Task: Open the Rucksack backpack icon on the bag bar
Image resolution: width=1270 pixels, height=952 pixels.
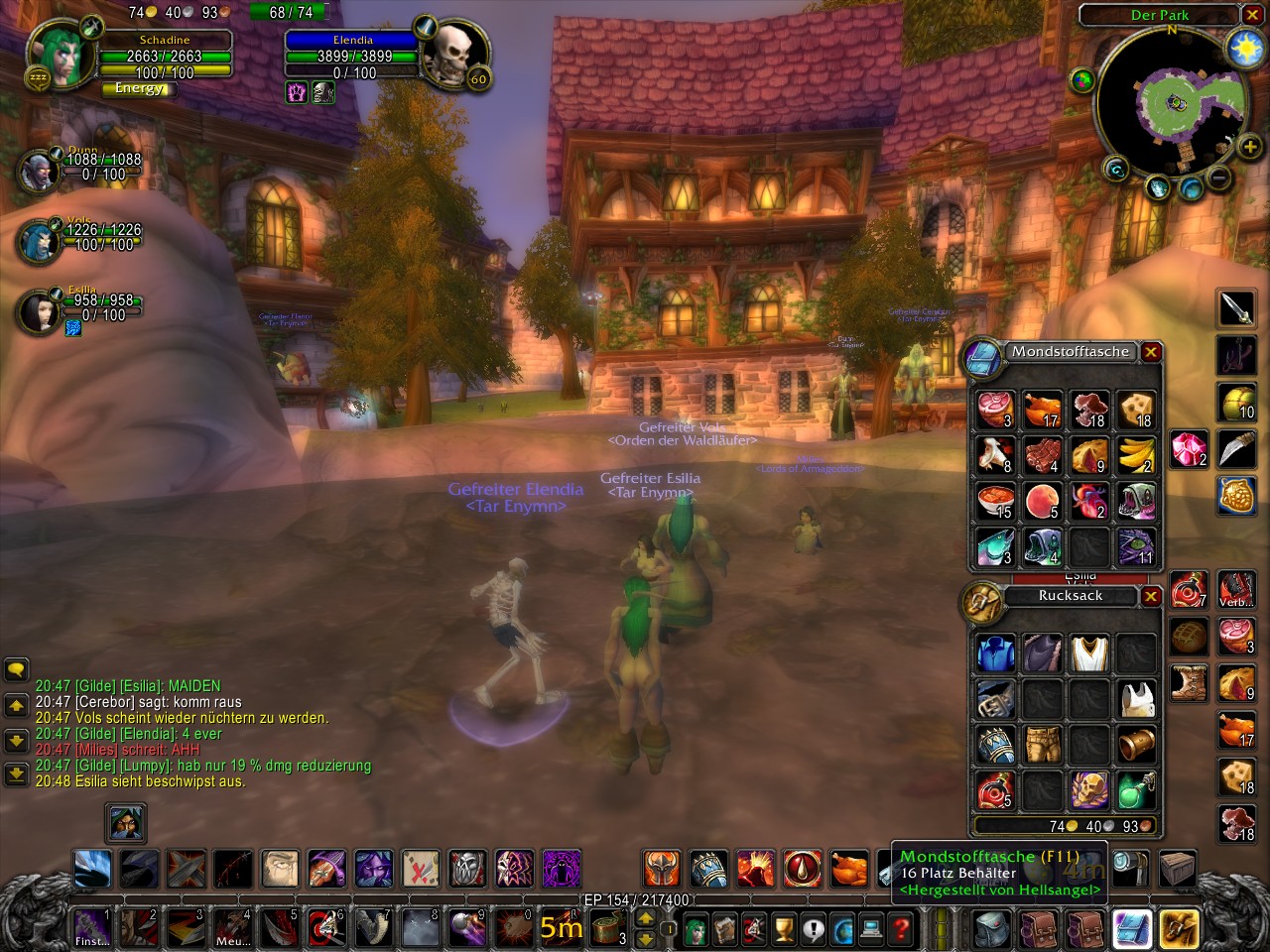Action: click(991, 929)
